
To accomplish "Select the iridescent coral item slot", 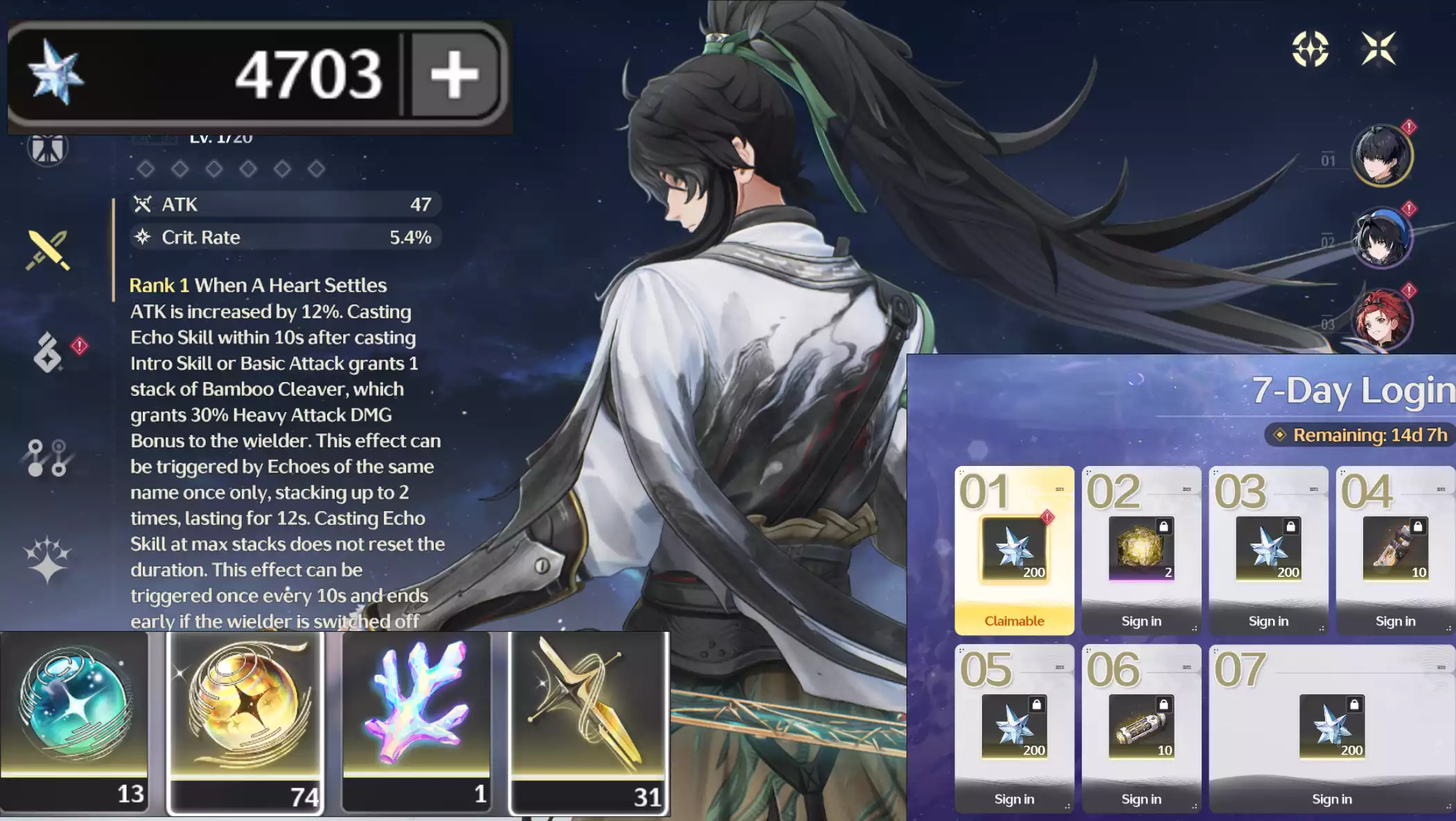I will [x=416, y=721].
